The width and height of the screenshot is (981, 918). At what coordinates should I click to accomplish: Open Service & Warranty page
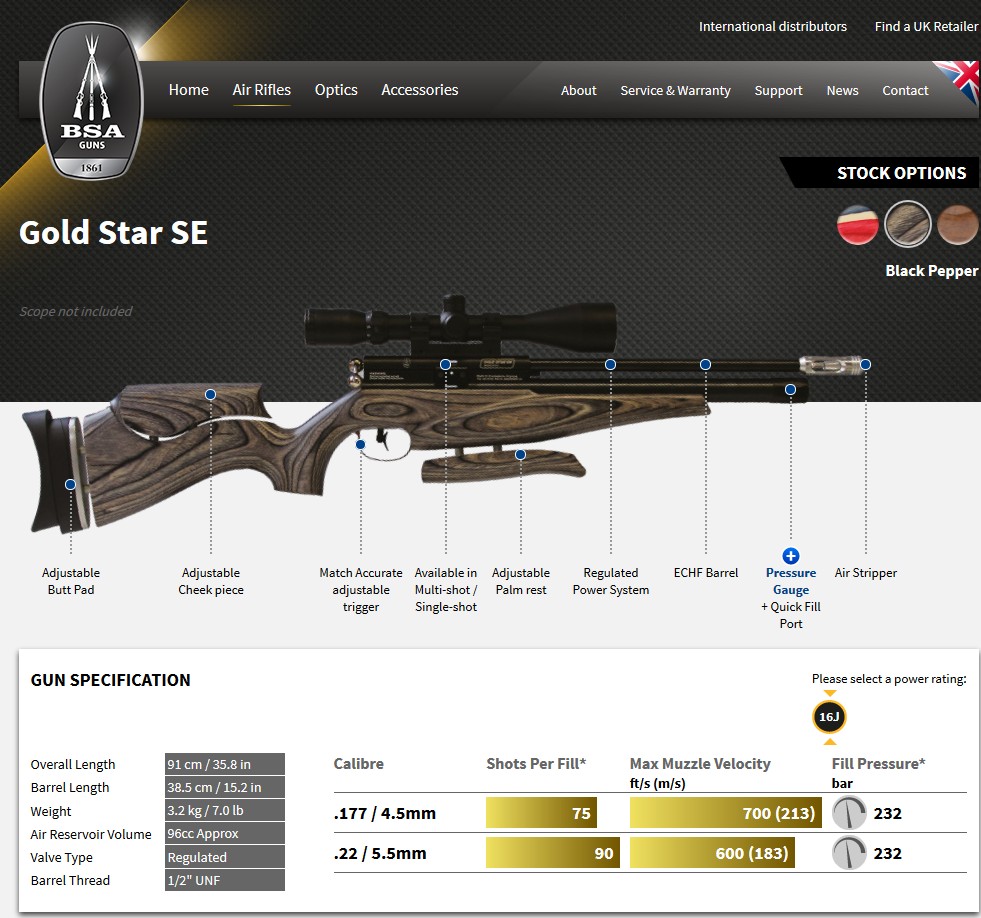point(675,91)
